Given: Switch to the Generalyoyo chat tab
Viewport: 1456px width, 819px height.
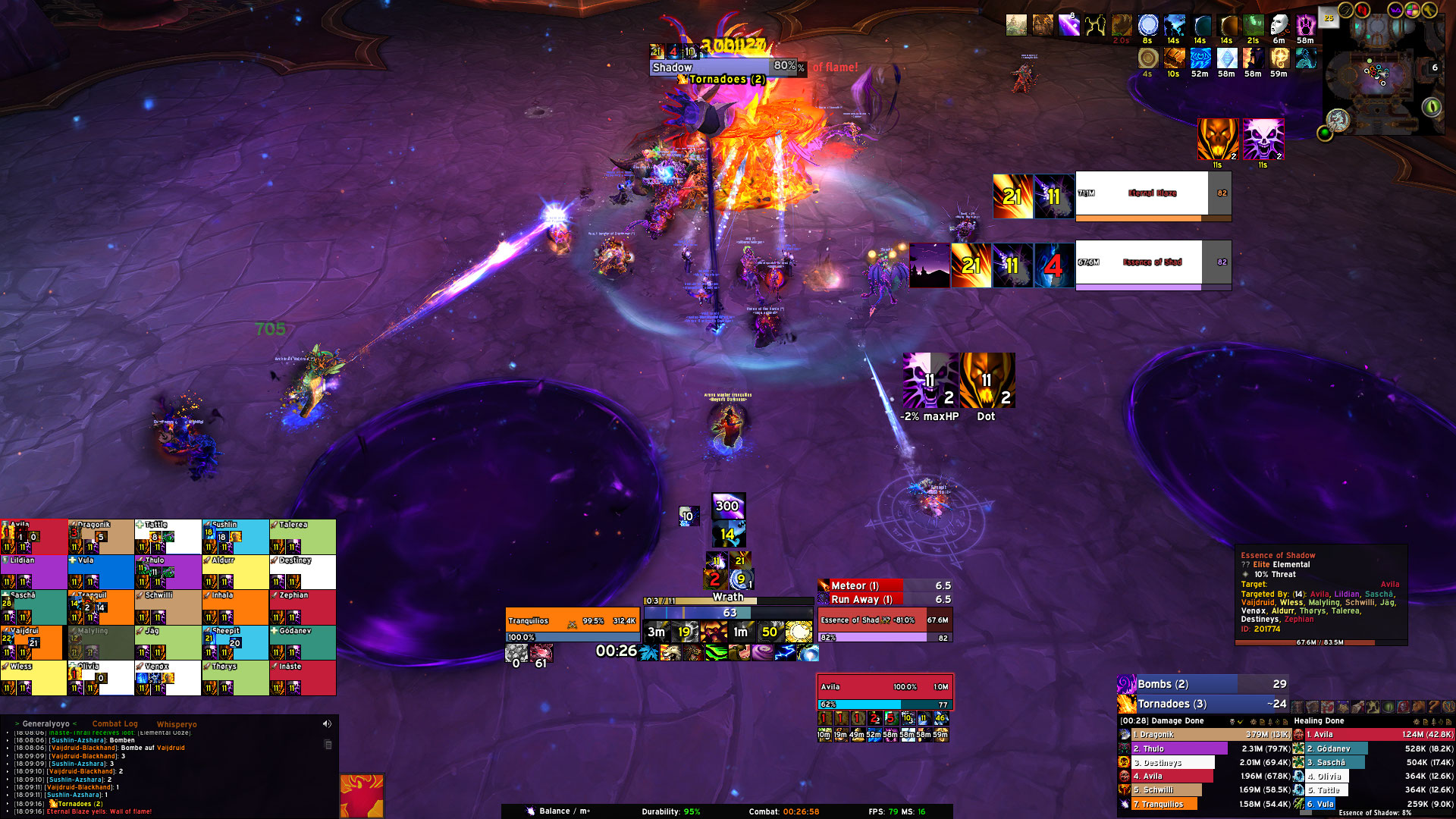Looking at the screenshot, I should pos(45,724).
